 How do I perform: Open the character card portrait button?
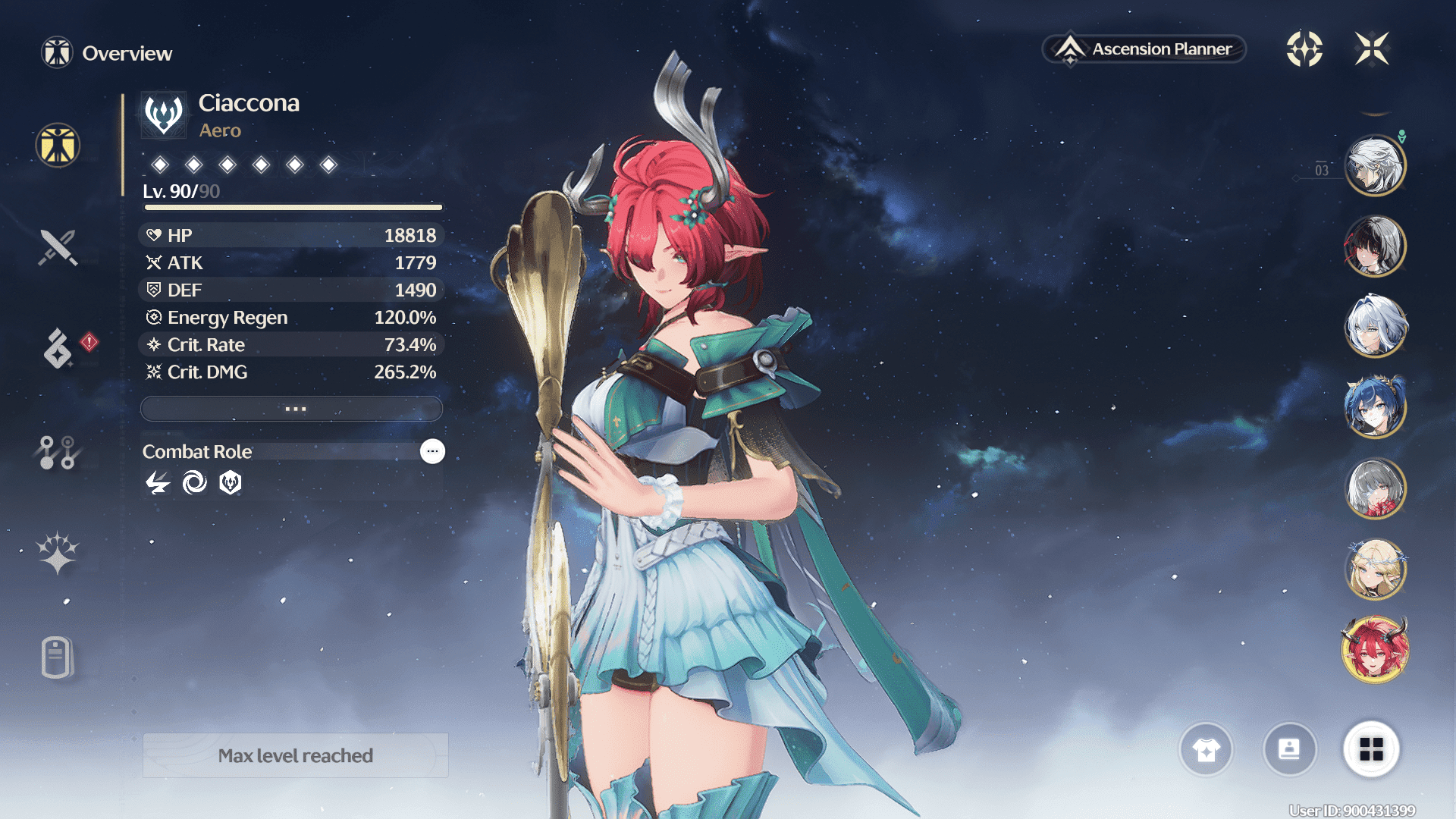[x=1289, y=750]
